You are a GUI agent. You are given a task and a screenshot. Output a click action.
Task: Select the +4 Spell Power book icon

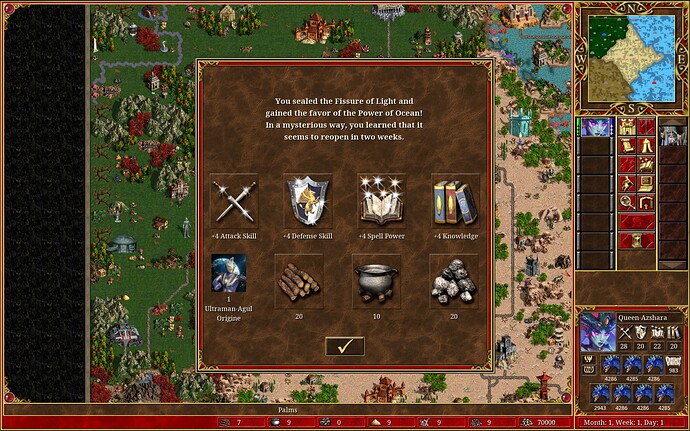[x=381, y=199]
